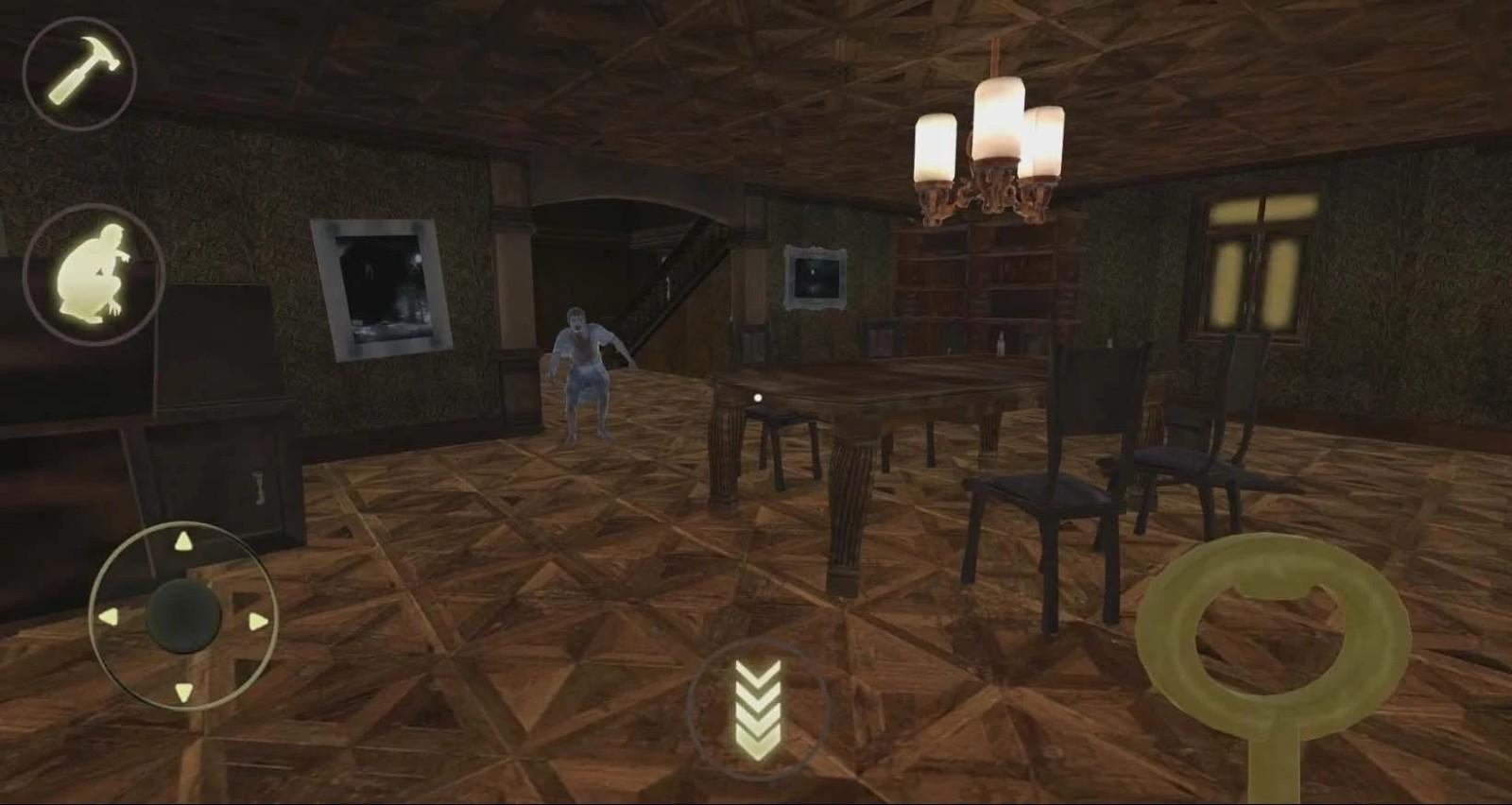Tap the bottle on the dining table

pyautogui.click(x=998, y=345)
